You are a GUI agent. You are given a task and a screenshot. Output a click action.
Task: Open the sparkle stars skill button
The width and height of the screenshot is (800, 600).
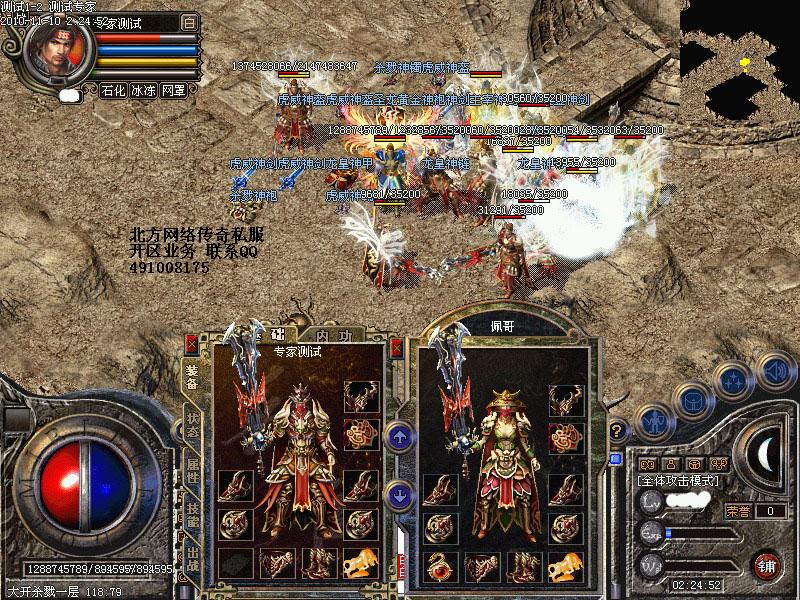734,380
